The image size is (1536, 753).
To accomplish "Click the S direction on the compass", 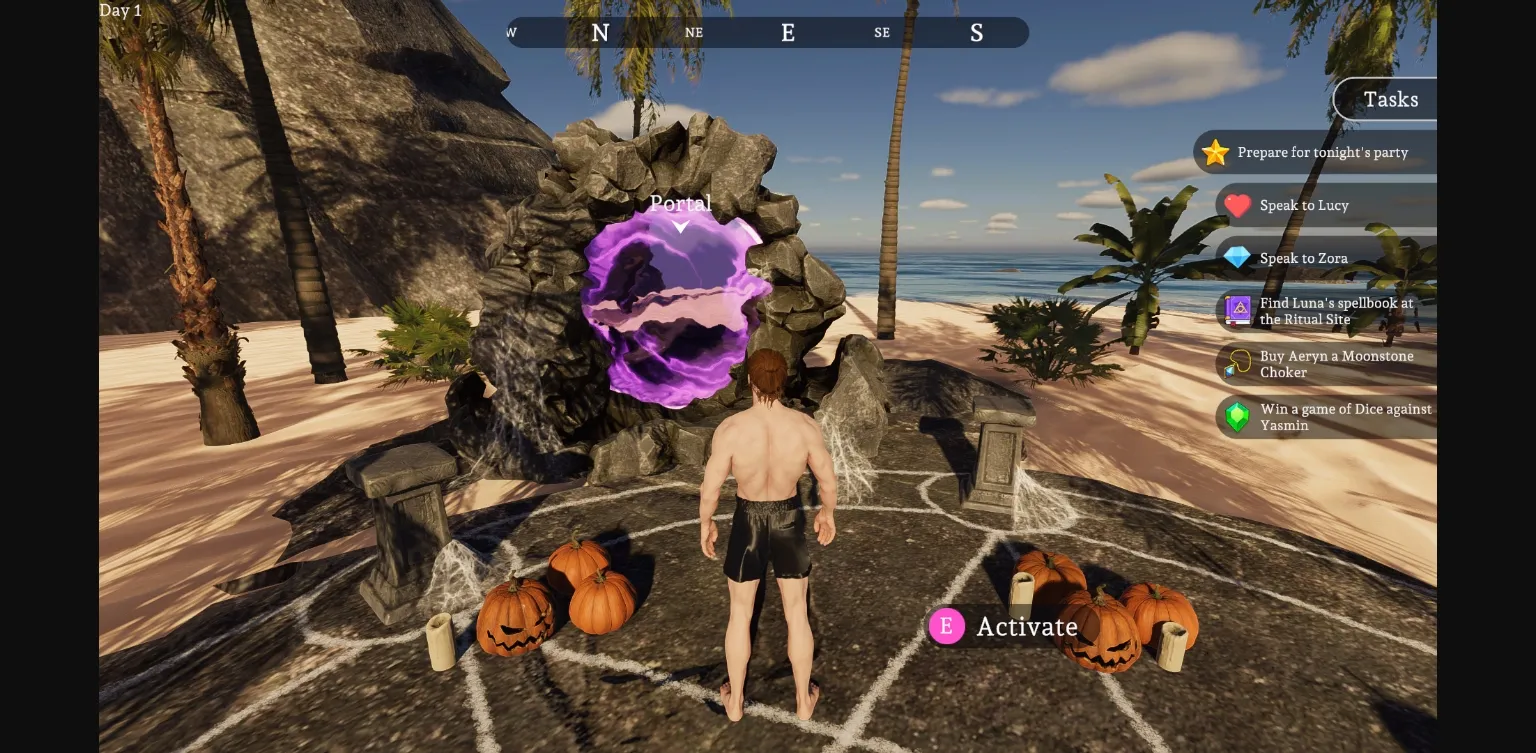I will point(976,32).
